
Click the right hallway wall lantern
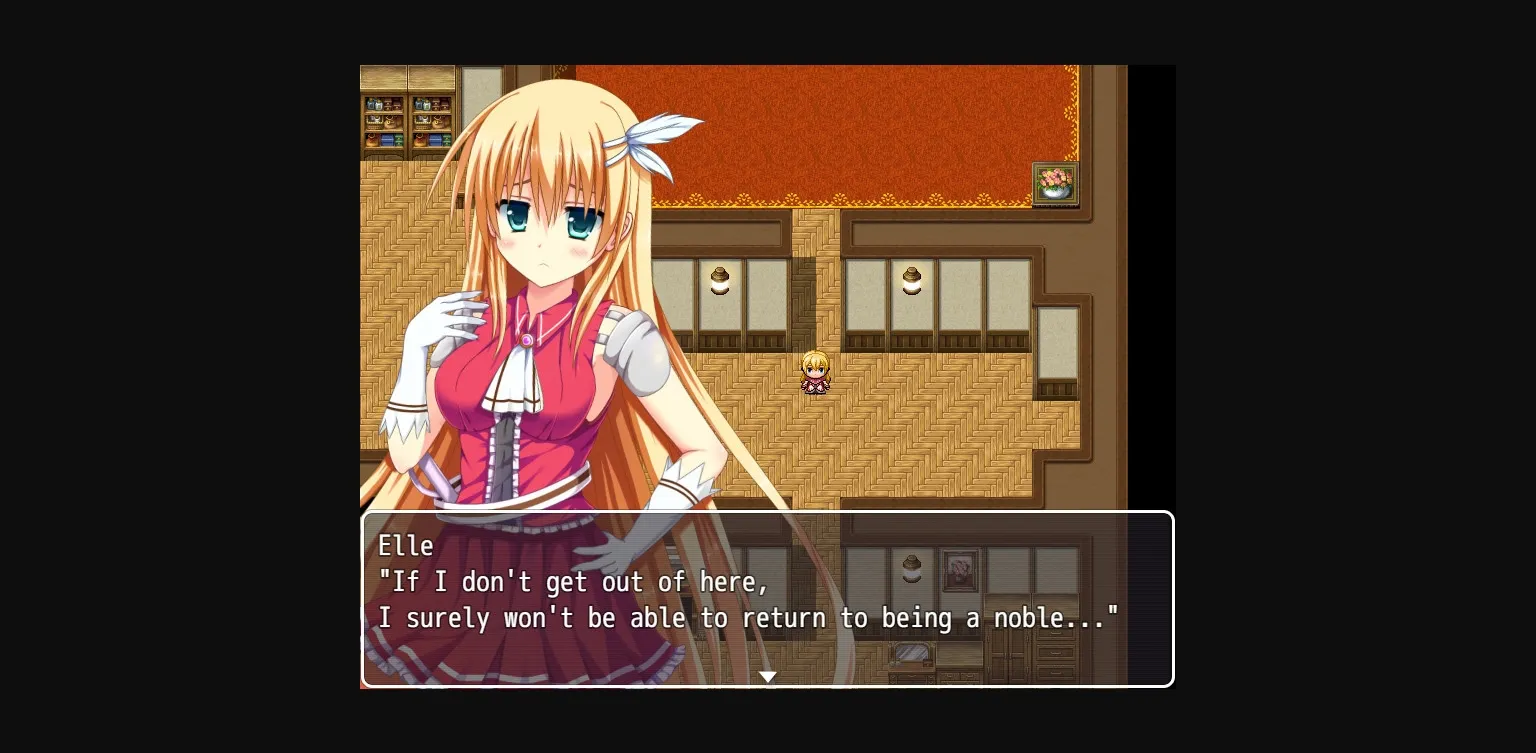coord(912,282)
